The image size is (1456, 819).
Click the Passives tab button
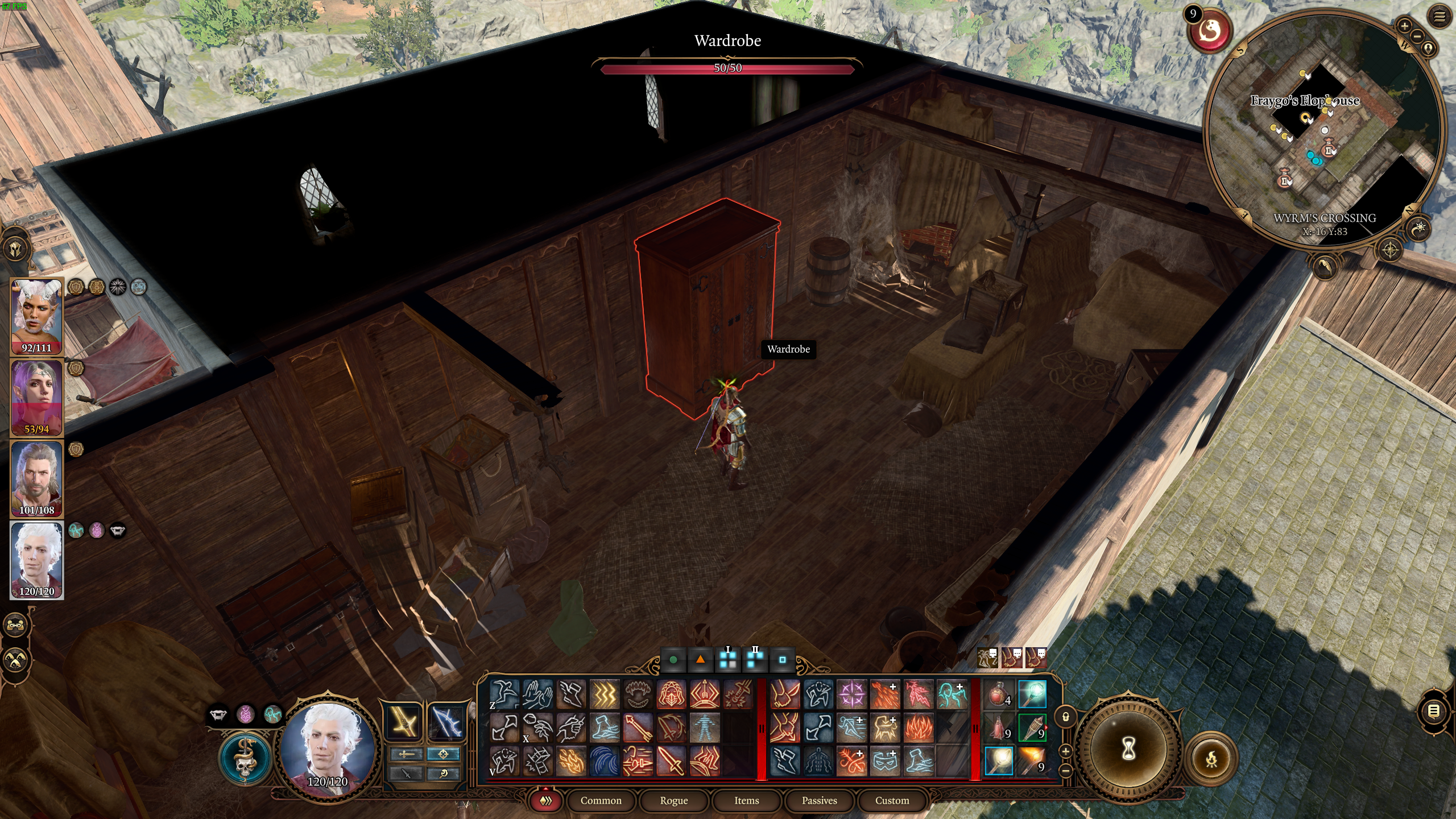(x=820, y=800)
